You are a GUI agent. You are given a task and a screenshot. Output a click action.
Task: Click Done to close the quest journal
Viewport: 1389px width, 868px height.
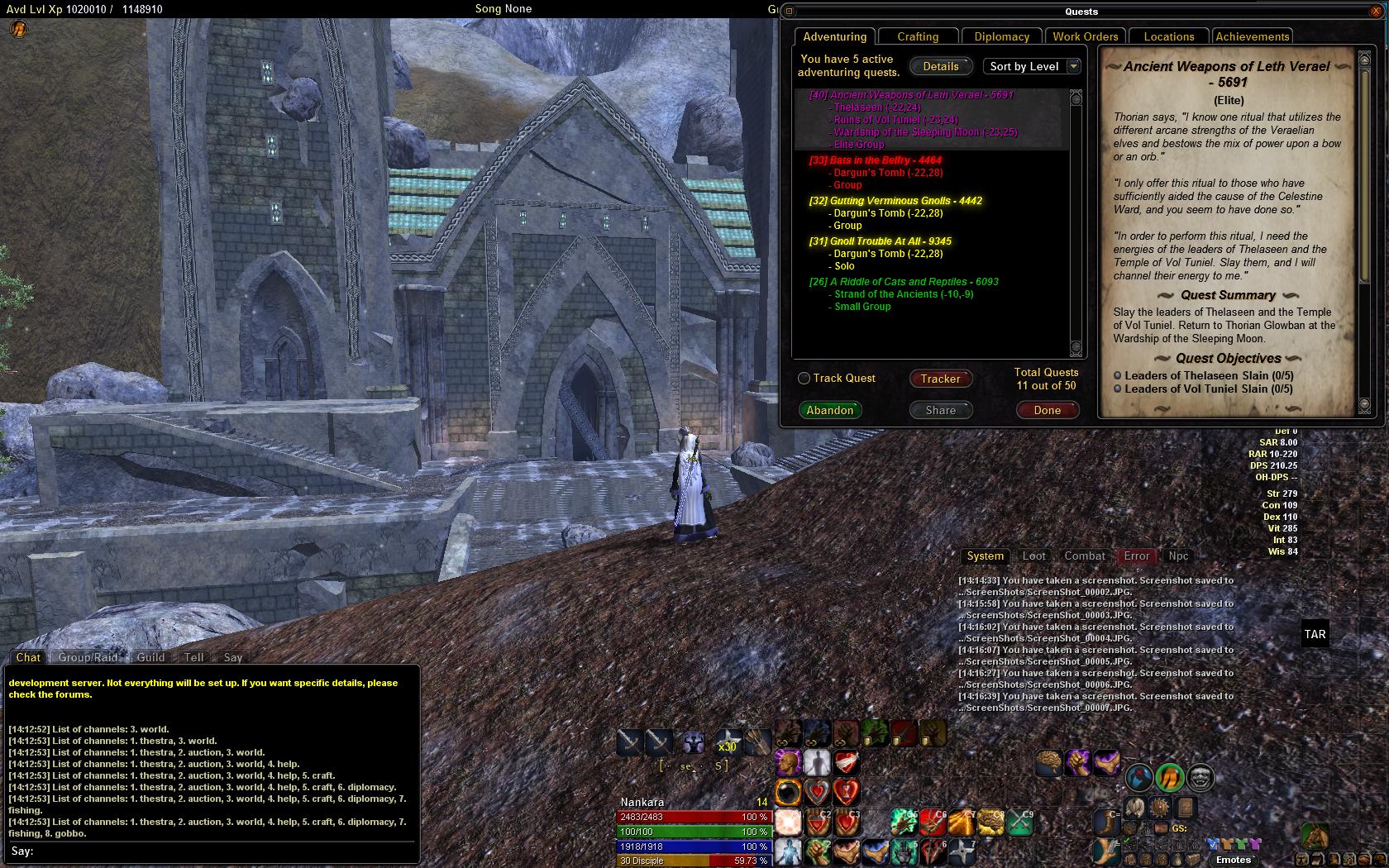pos(1047,410)
